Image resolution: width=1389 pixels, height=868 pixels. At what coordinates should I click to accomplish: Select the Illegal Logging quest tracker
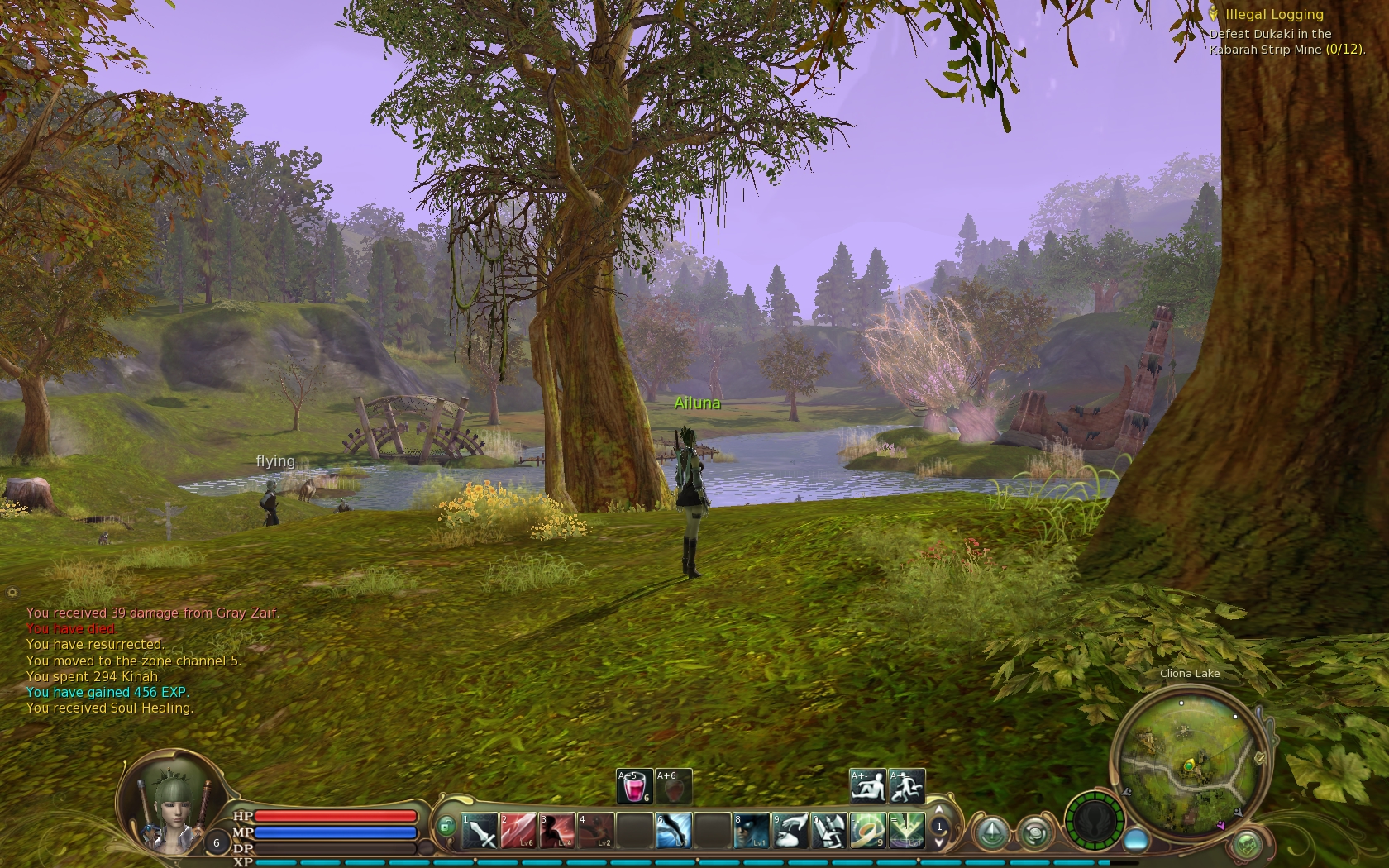(1273, 15)
